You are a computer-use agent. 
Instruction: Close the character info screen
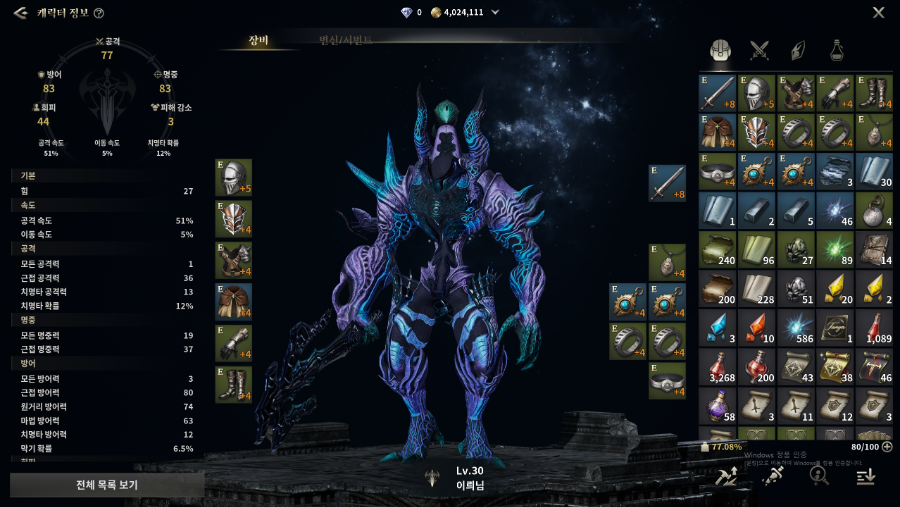point(878,13)
